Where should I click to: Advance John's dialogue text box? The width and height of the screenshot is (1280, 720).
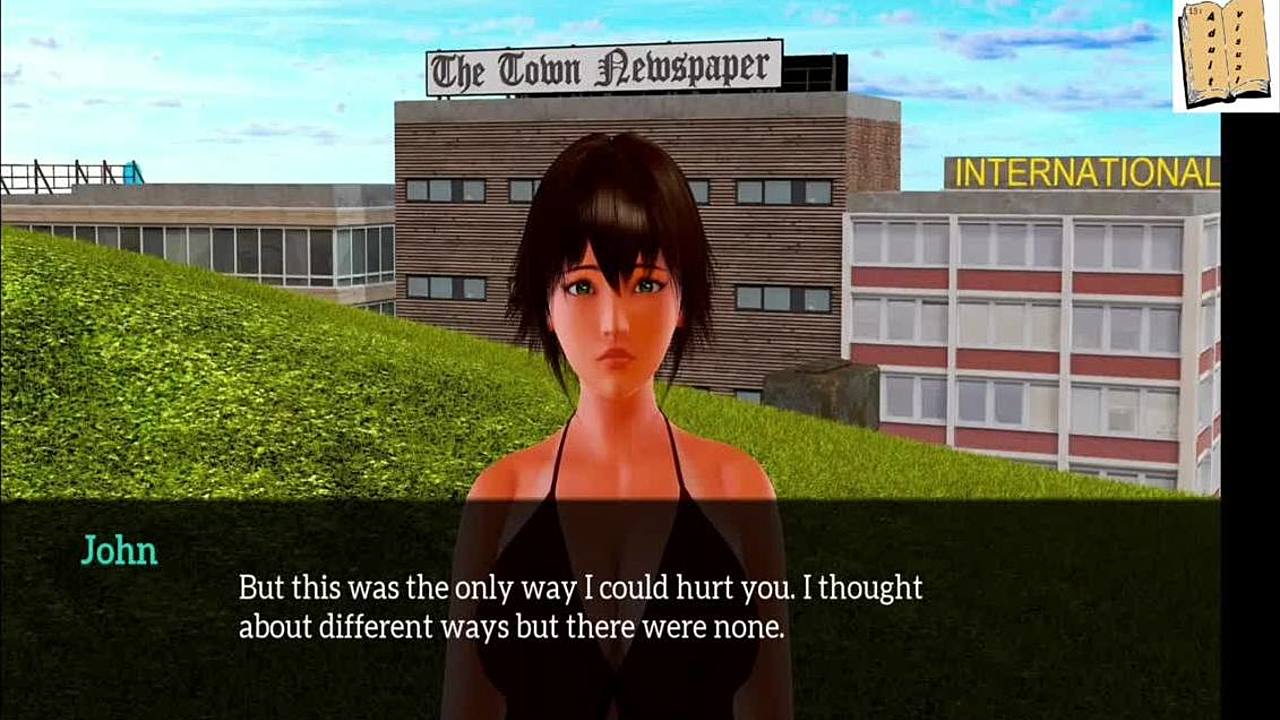pos(580,605)
